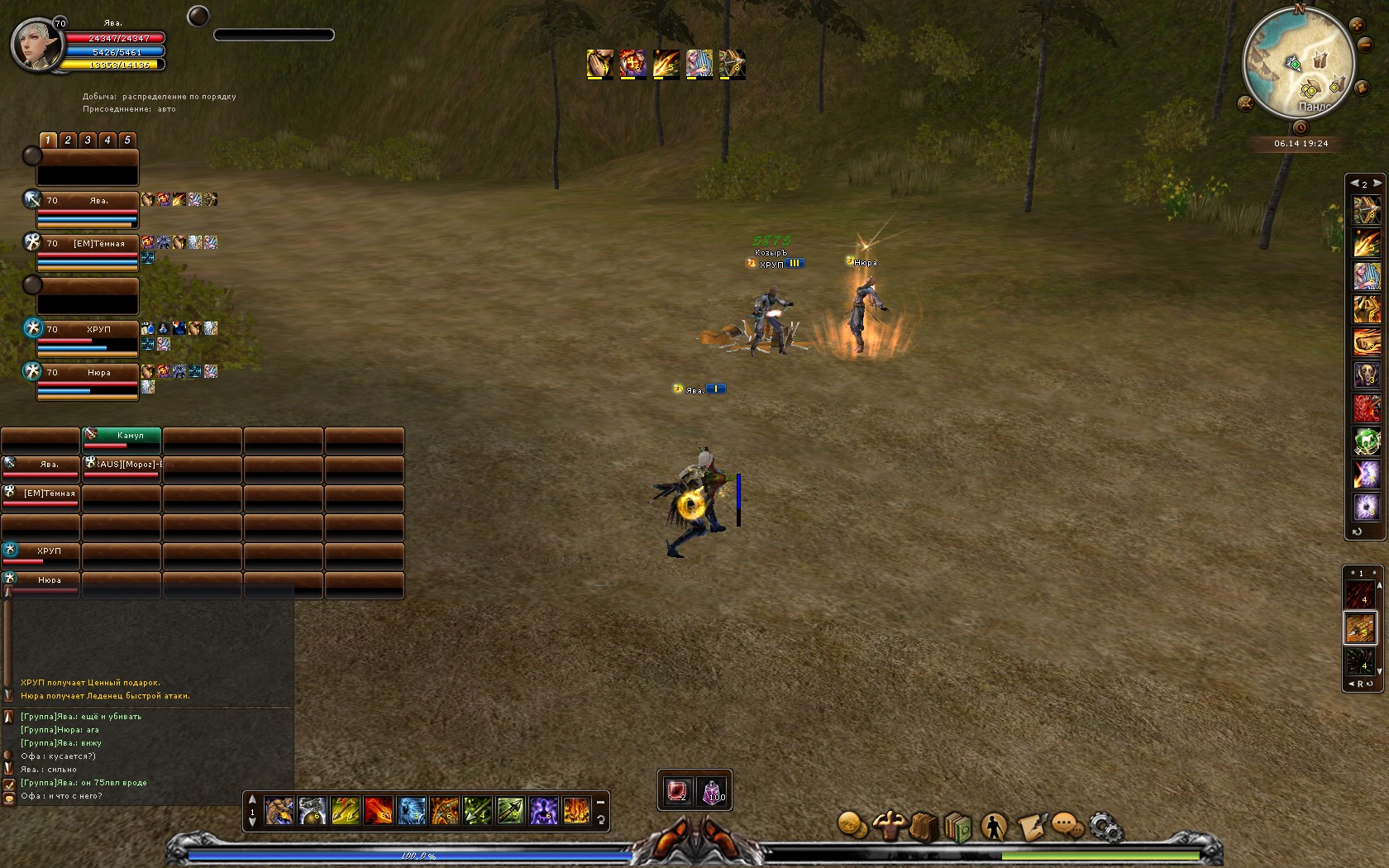The image size is (1389, 868).
Task: Click player portrait of Ява.
Action: 36,45
